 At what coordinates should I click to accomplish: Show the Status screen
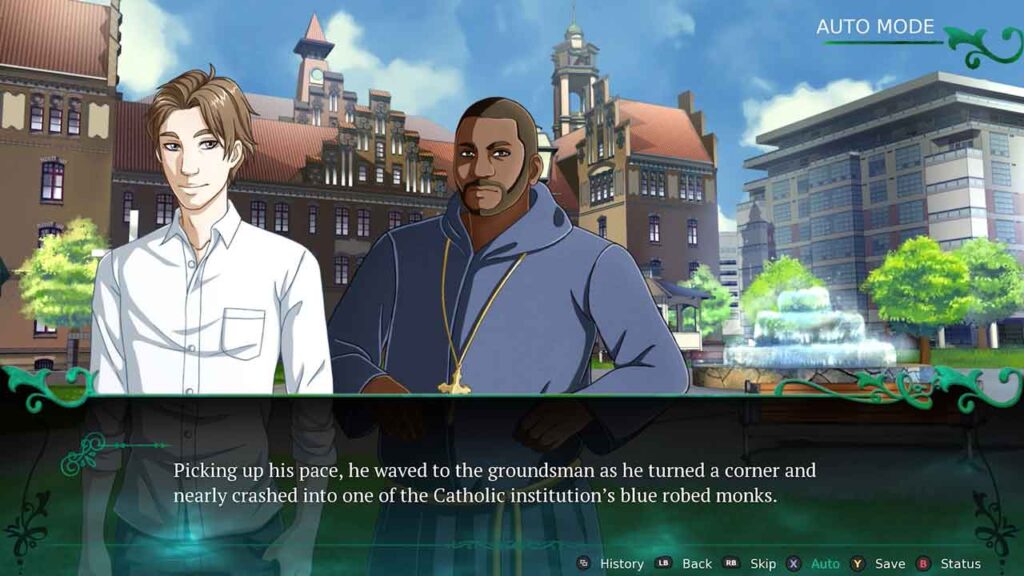click(x=960, y=563)
